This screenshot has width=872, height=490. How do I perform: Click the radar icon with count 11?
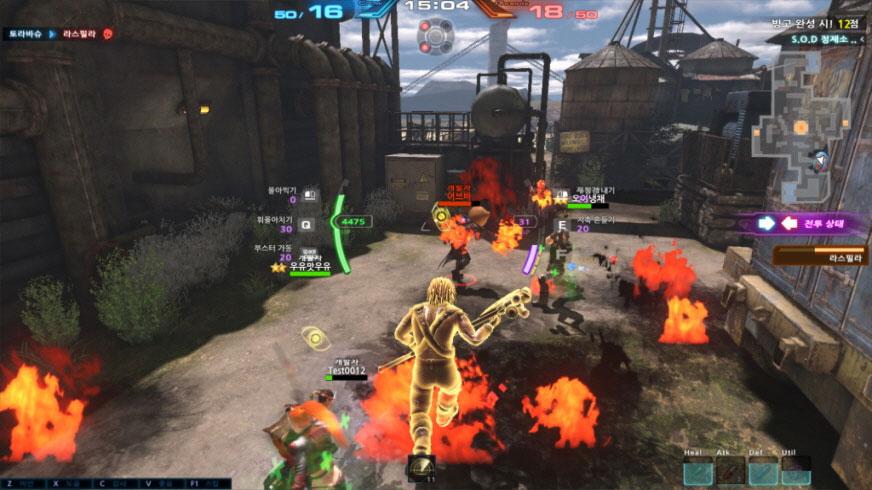click(x=422, y=467)
